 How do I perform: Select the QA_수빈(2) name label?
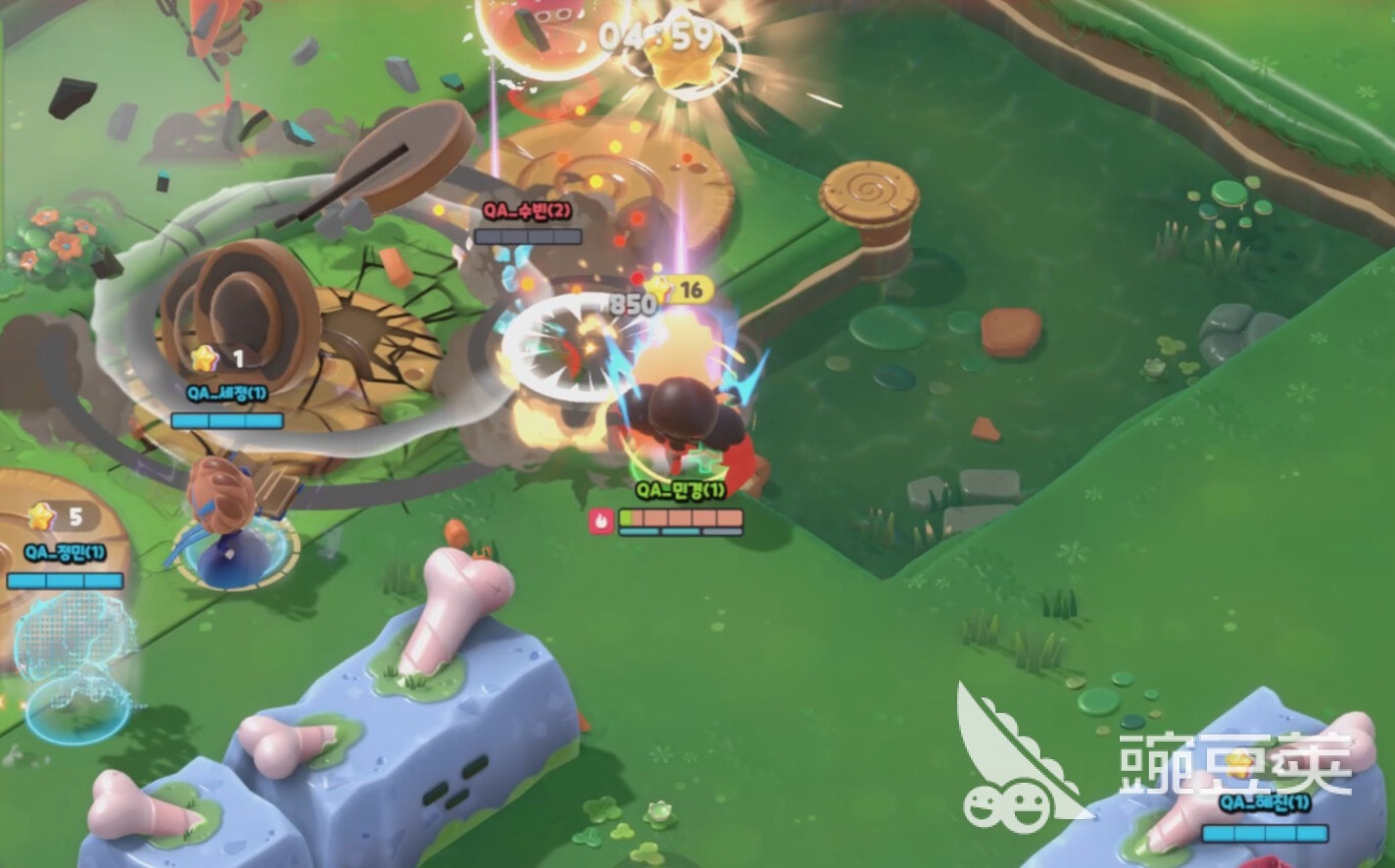click(529, 209)
